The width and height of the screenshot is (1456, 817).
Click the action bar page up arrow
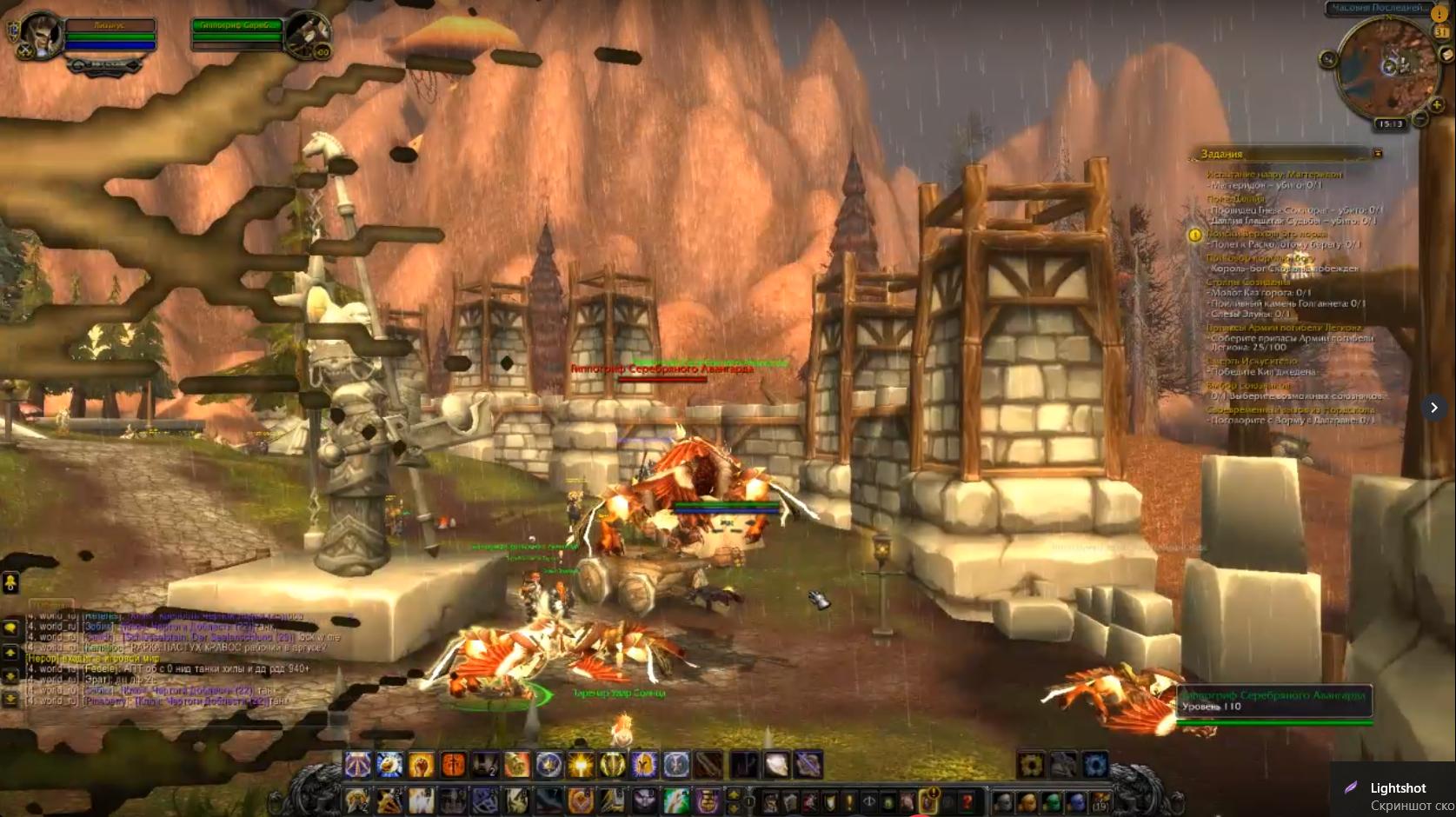[x=734, y=794]
